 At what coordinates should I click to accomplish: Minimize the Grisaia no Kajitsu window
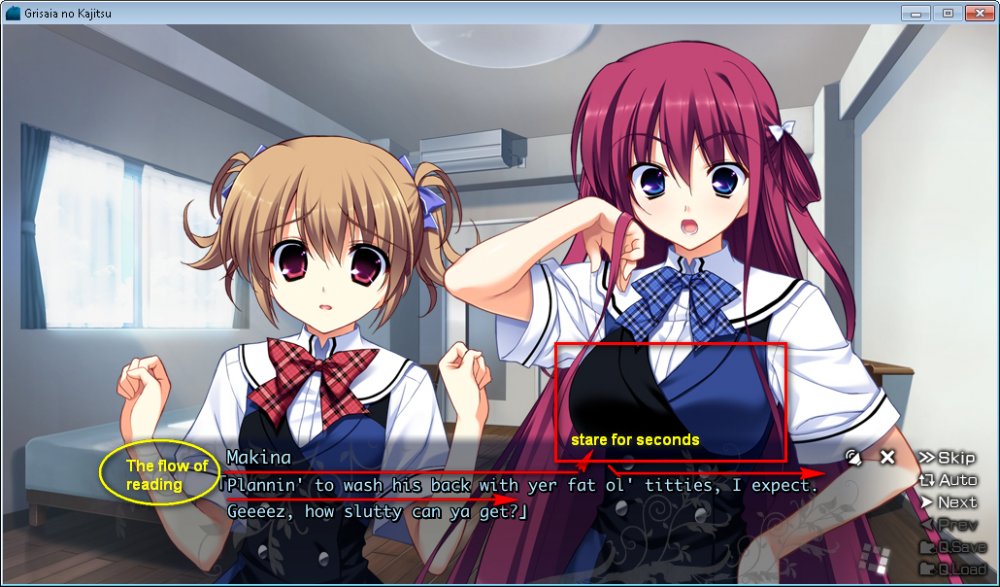pos(915,12)
